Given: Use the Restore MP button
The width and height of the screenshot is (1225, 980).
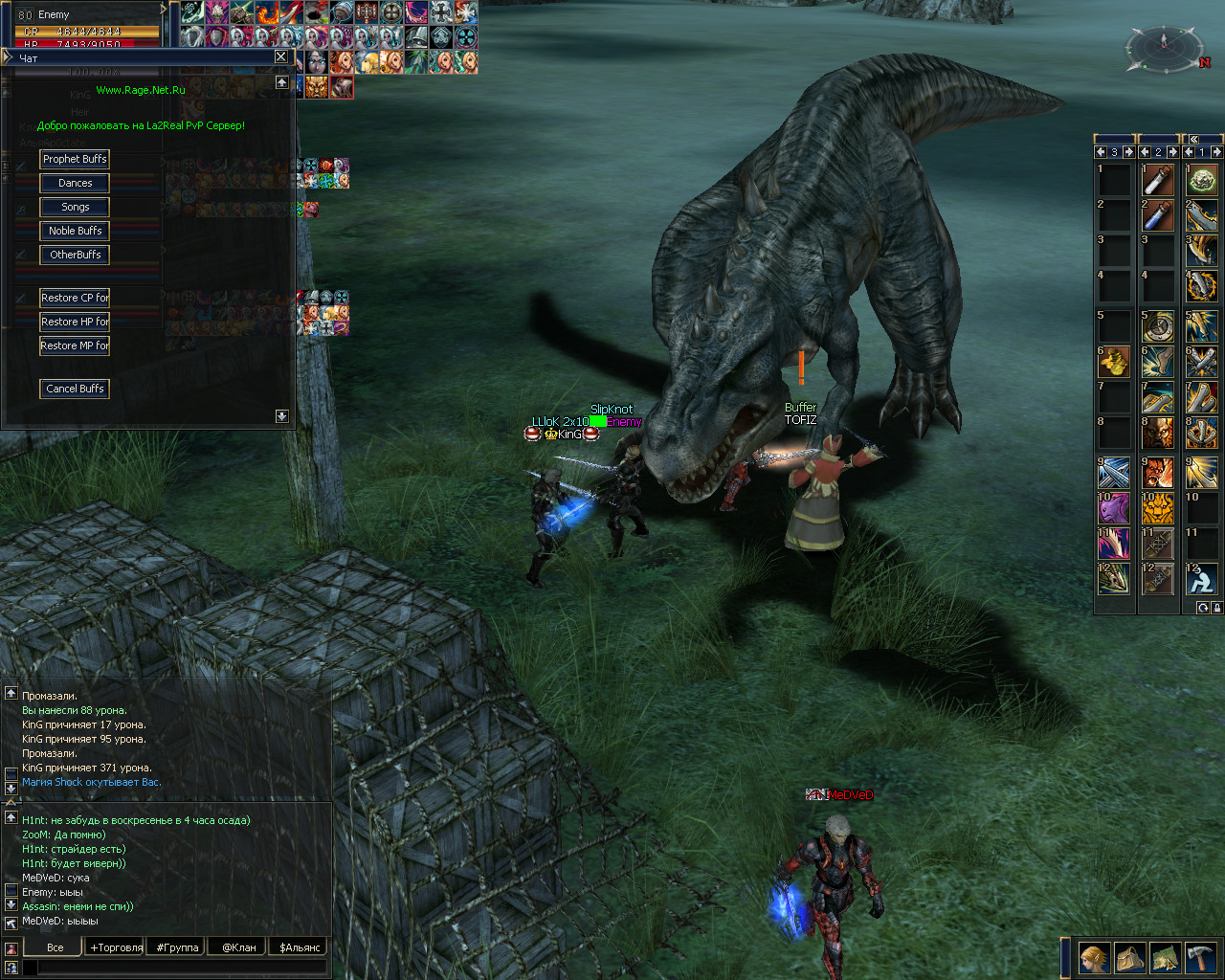Looking at the screenshot, I should point(75,345).
